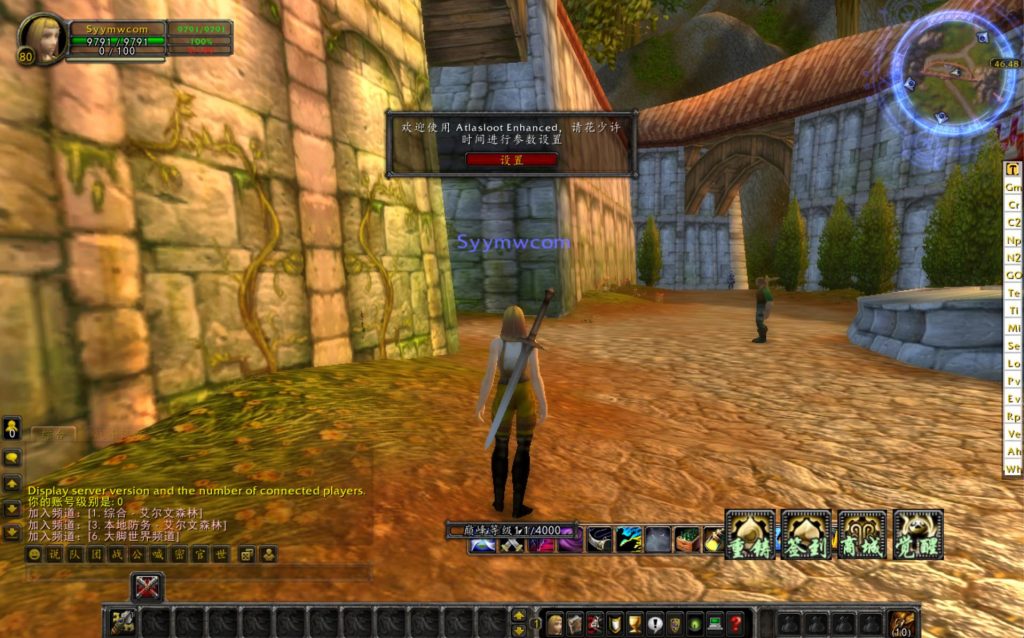
Task: Click the chat input box
Action: 200,574
